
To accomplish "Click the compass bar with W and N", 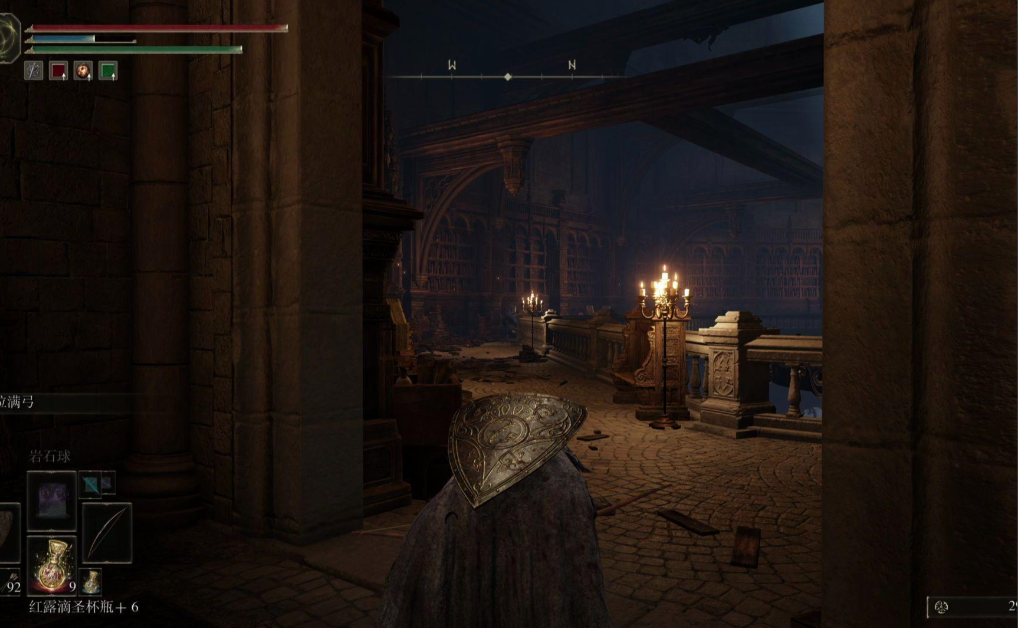I will coord(508,75).
